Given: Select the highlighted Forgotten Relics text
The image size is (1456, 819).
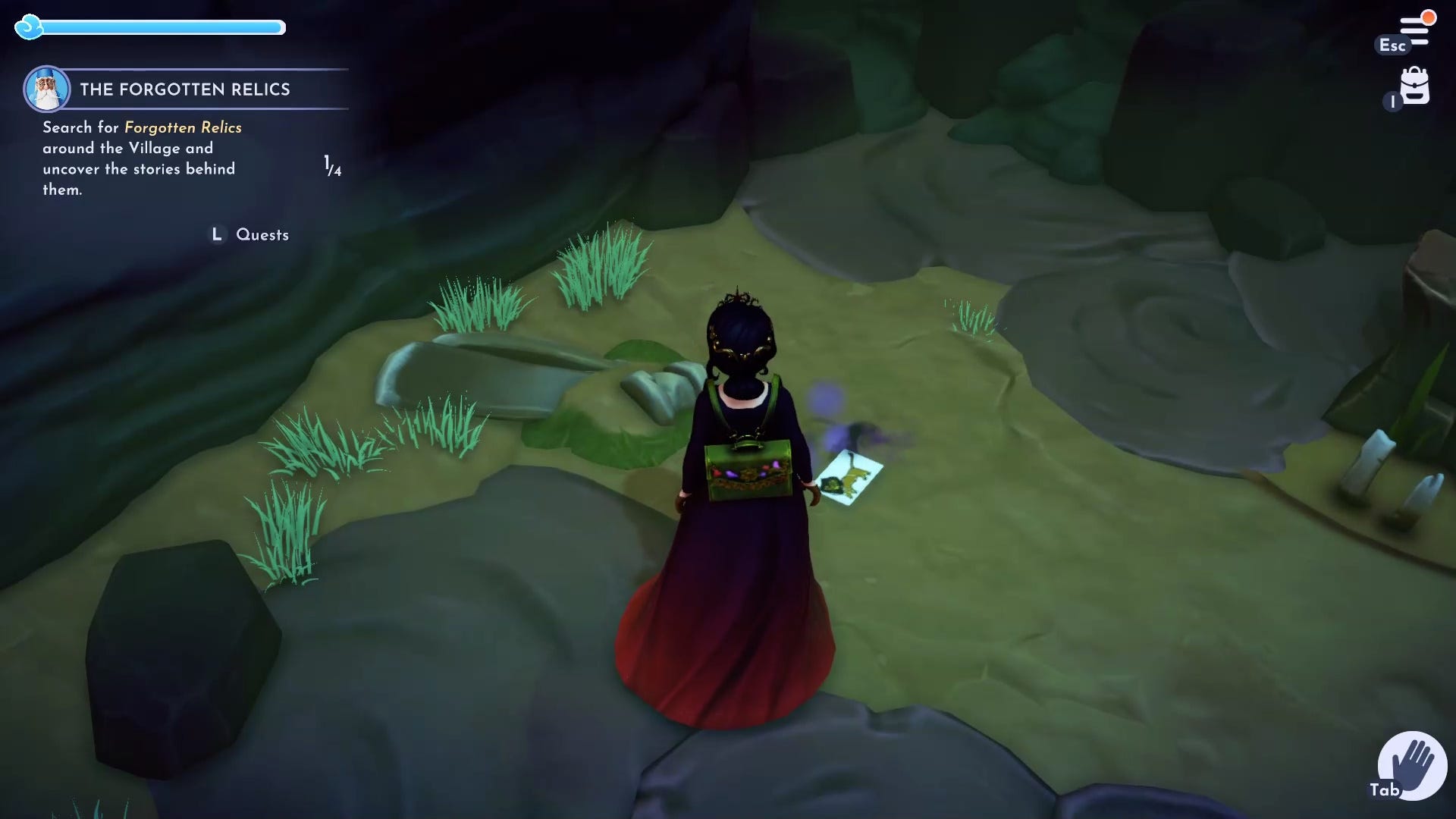Looking at the screenshot, I should pos(182,127).
